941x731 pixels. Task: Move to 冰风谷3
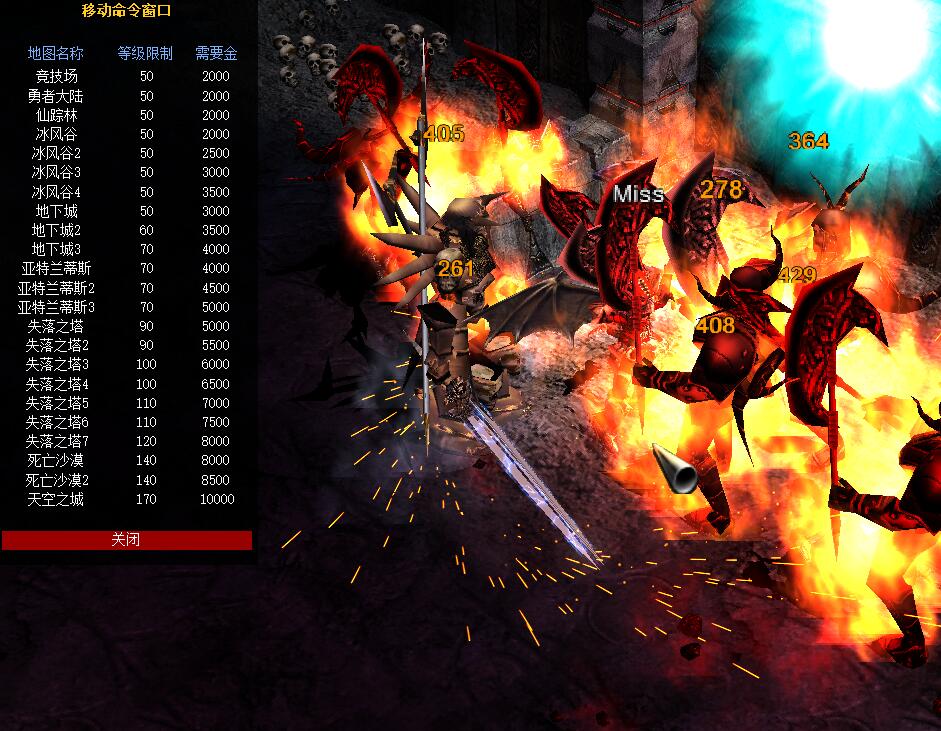[x=56, y=173]
